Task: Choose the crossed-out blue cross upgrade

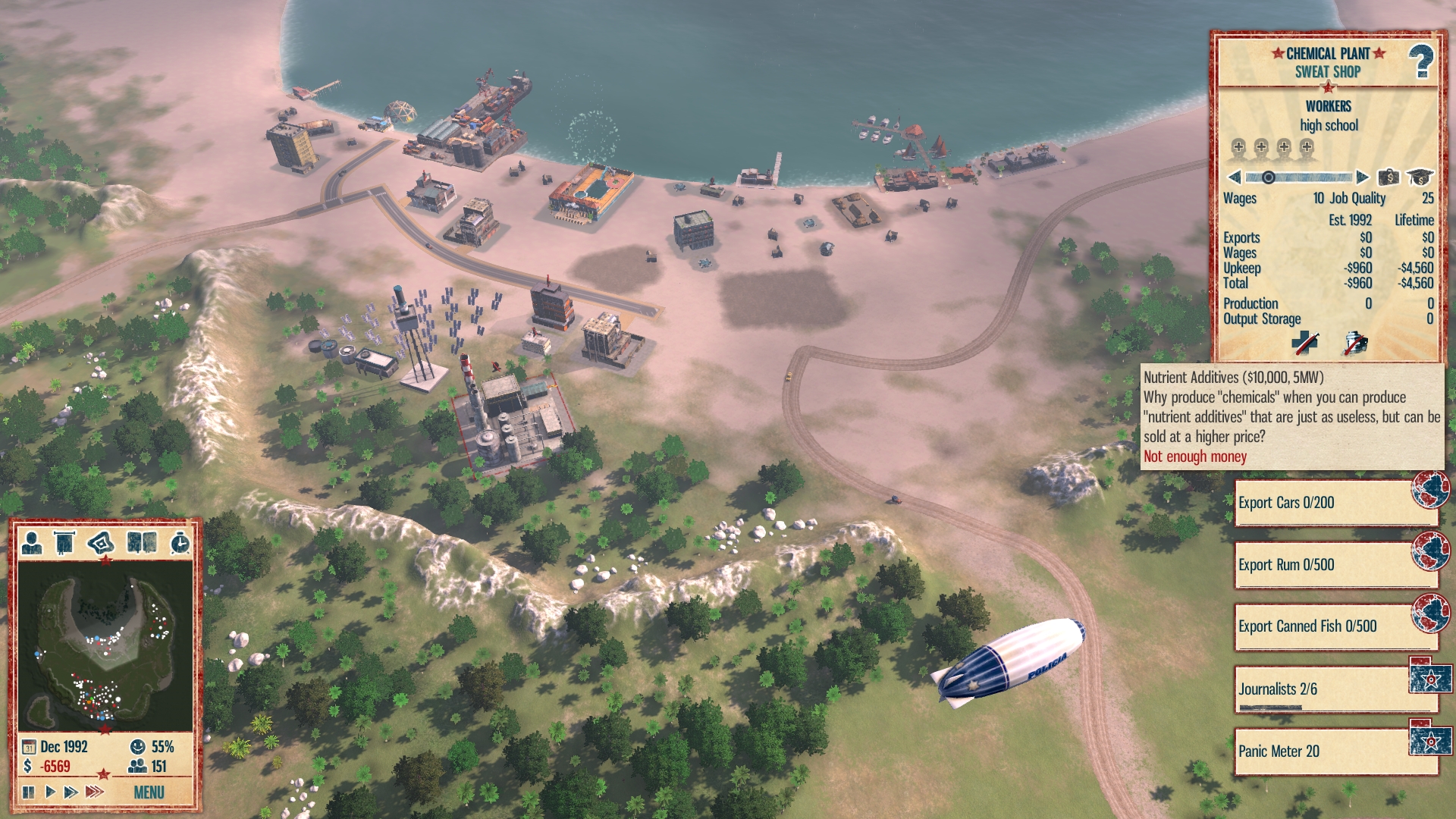Action: tap(1305, 343)
